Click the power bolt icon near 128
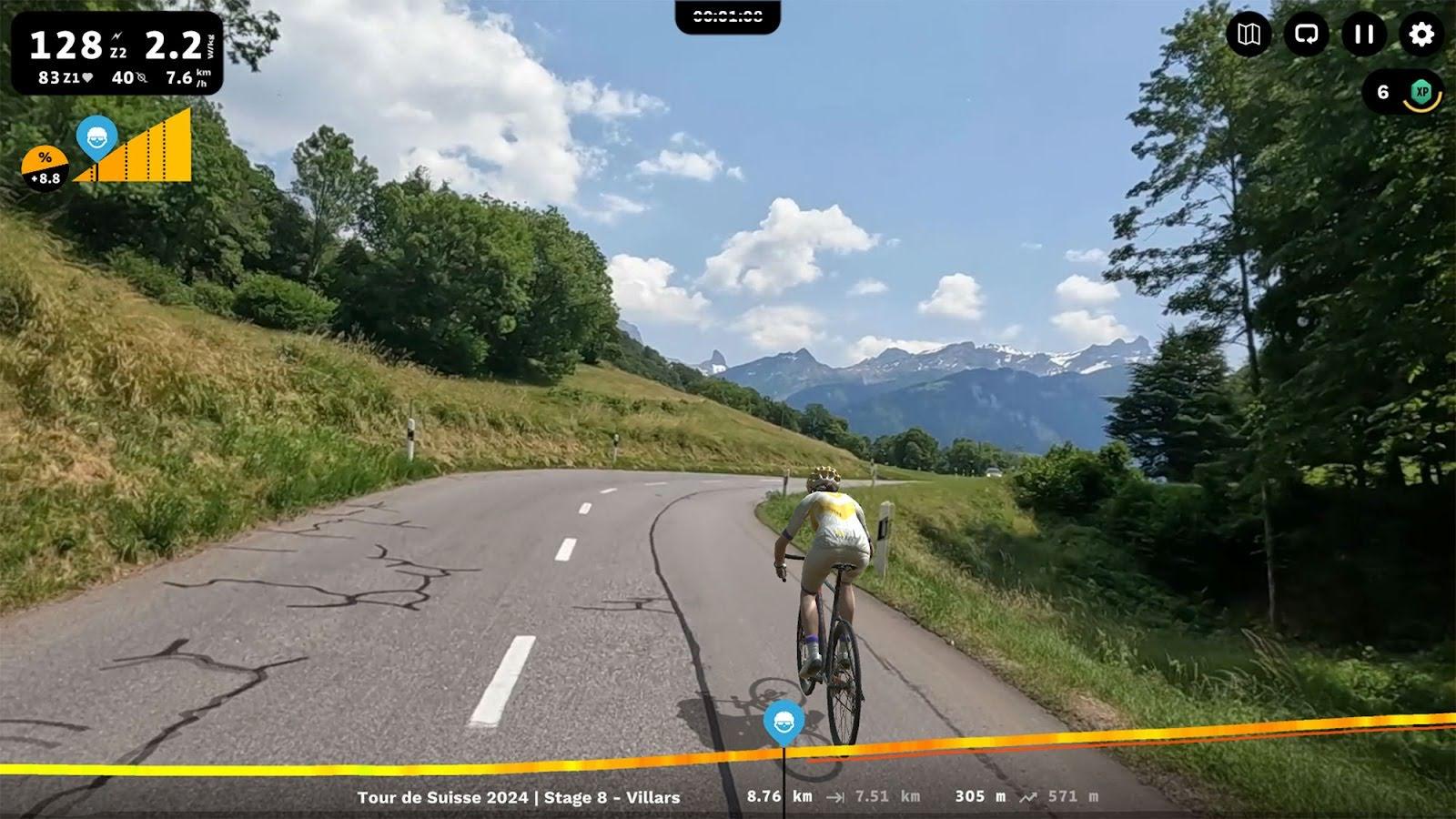The height and width of the screenshot is (819, 1456). coord(116,37)
